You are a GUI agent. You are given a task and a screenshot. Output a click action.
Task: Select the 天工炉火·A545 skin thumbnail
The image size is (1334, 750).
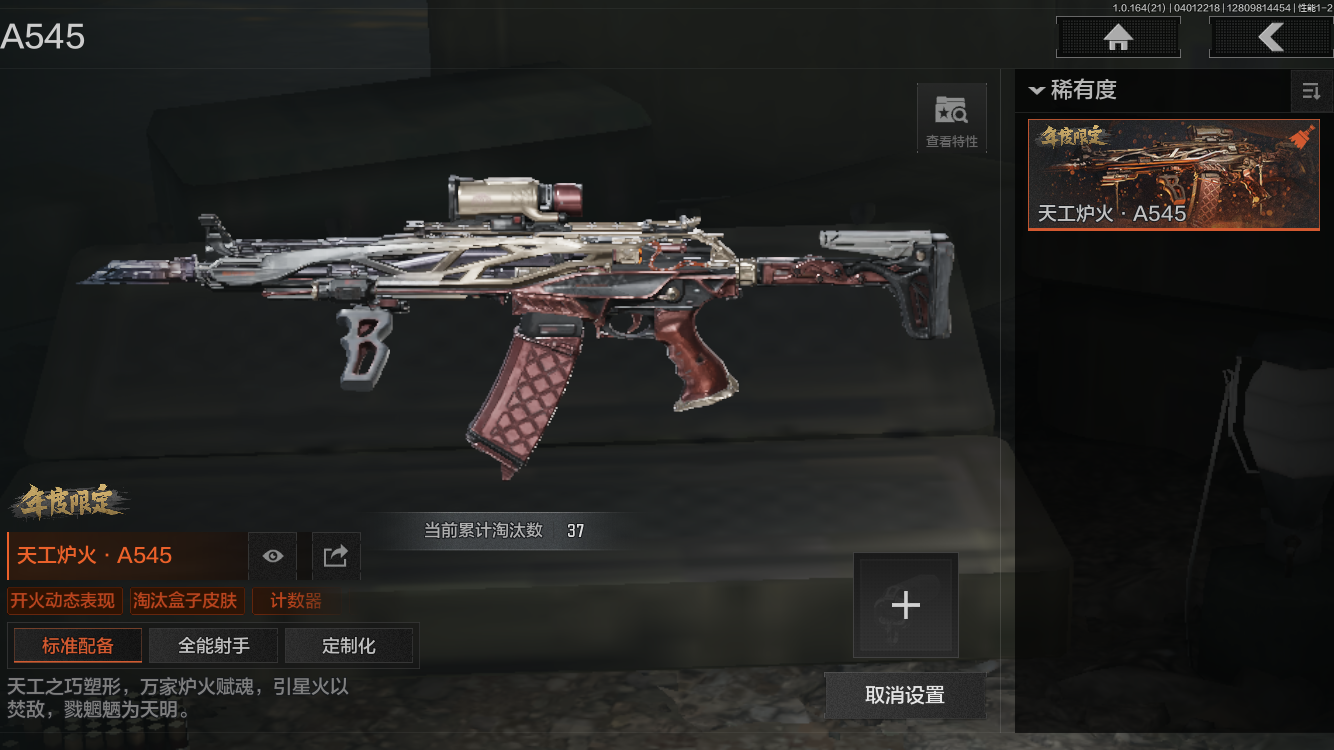click(1173, 175)
